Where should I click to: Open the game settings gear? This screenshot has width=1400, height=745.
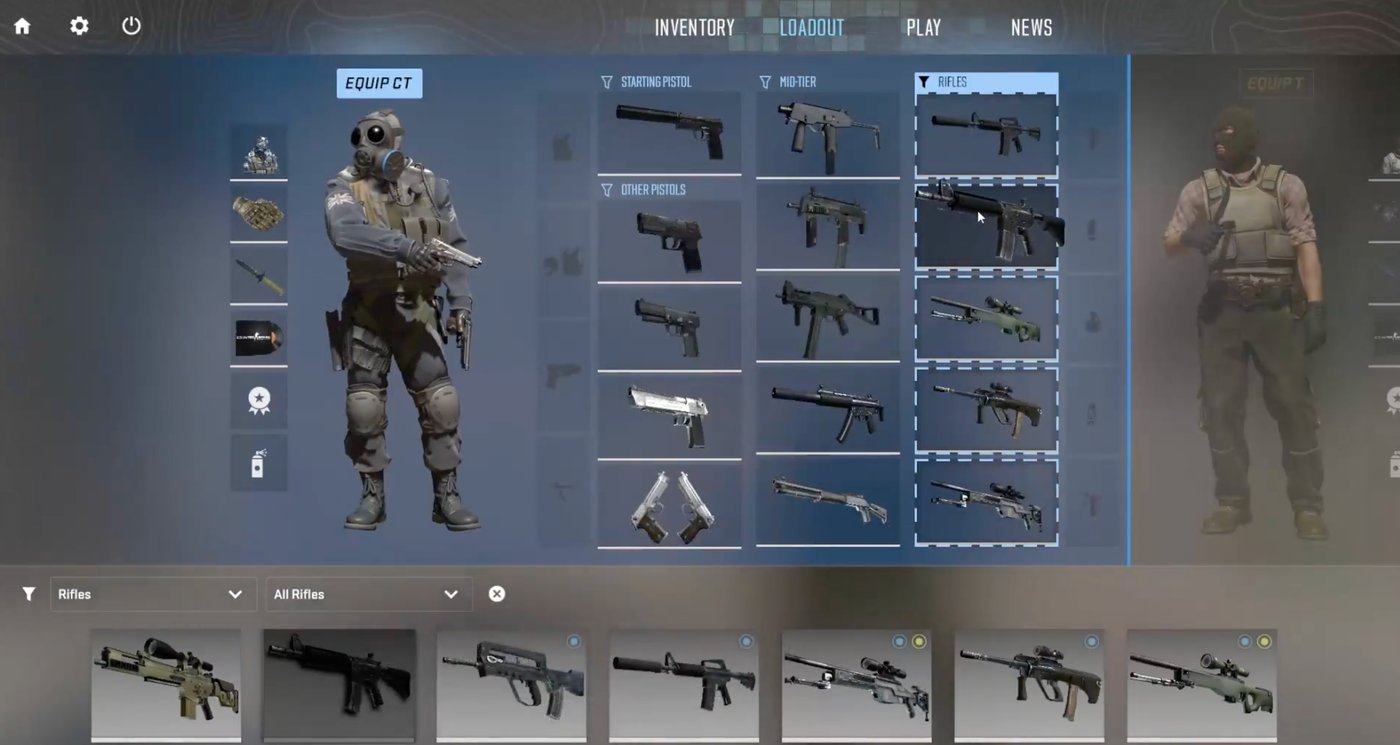pyautogui.click(x=78, y=26)
